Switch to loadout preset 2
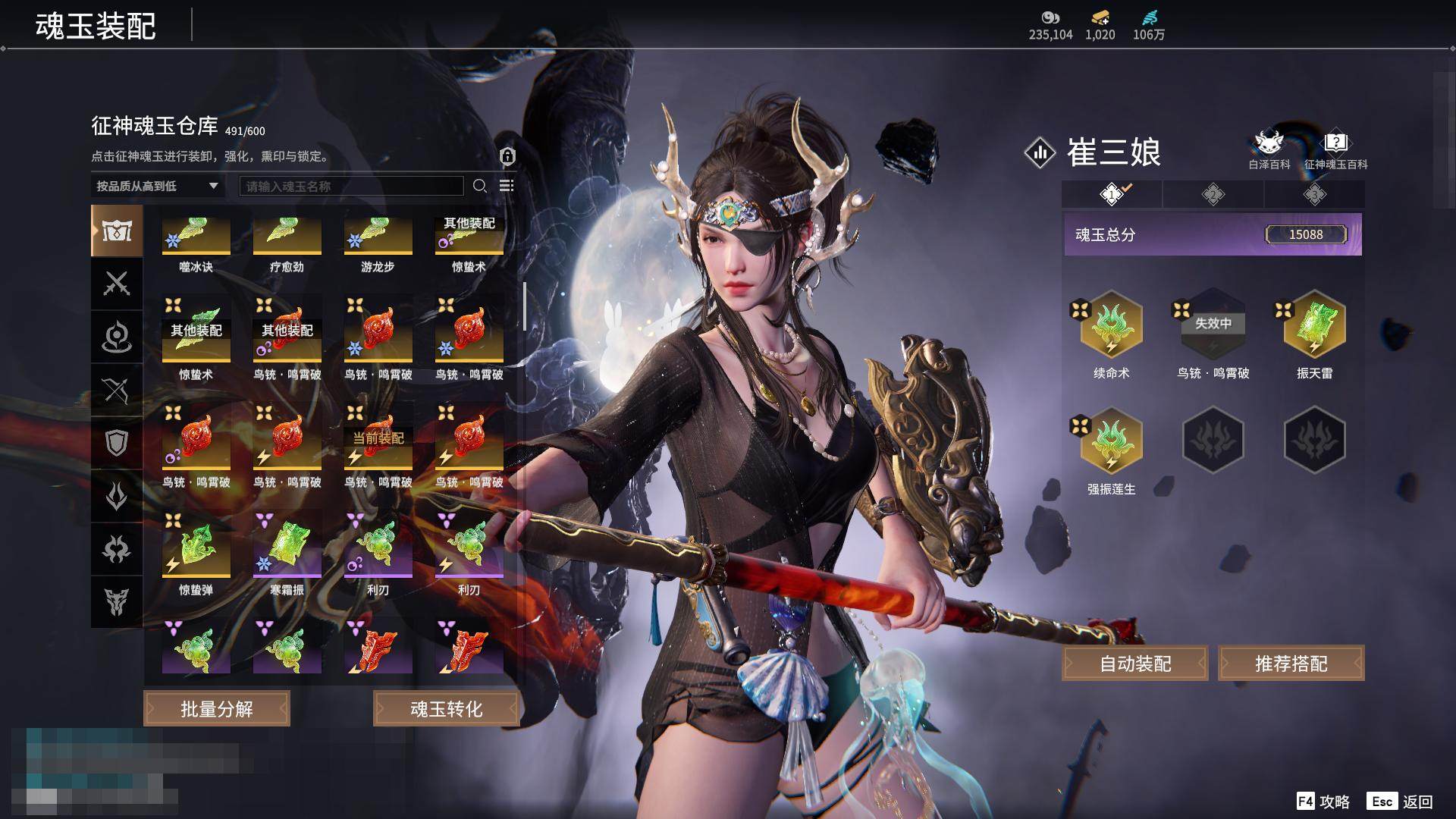 [1213, 194]
